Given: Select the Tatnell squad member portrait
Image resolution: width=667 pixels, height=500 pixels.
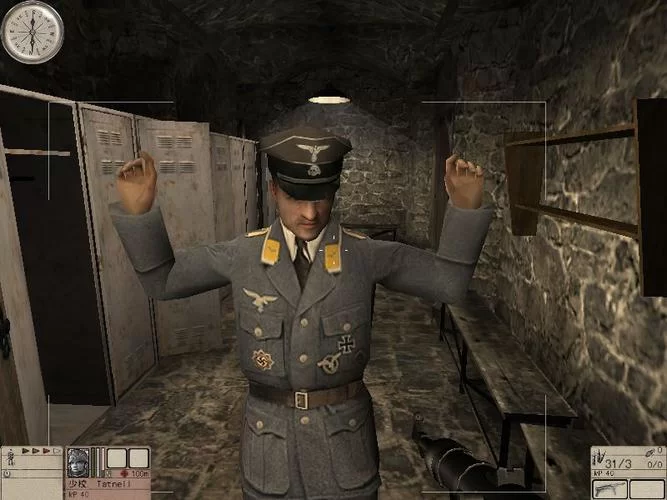Looking at the screenshot, I should [x=78, y=462].
